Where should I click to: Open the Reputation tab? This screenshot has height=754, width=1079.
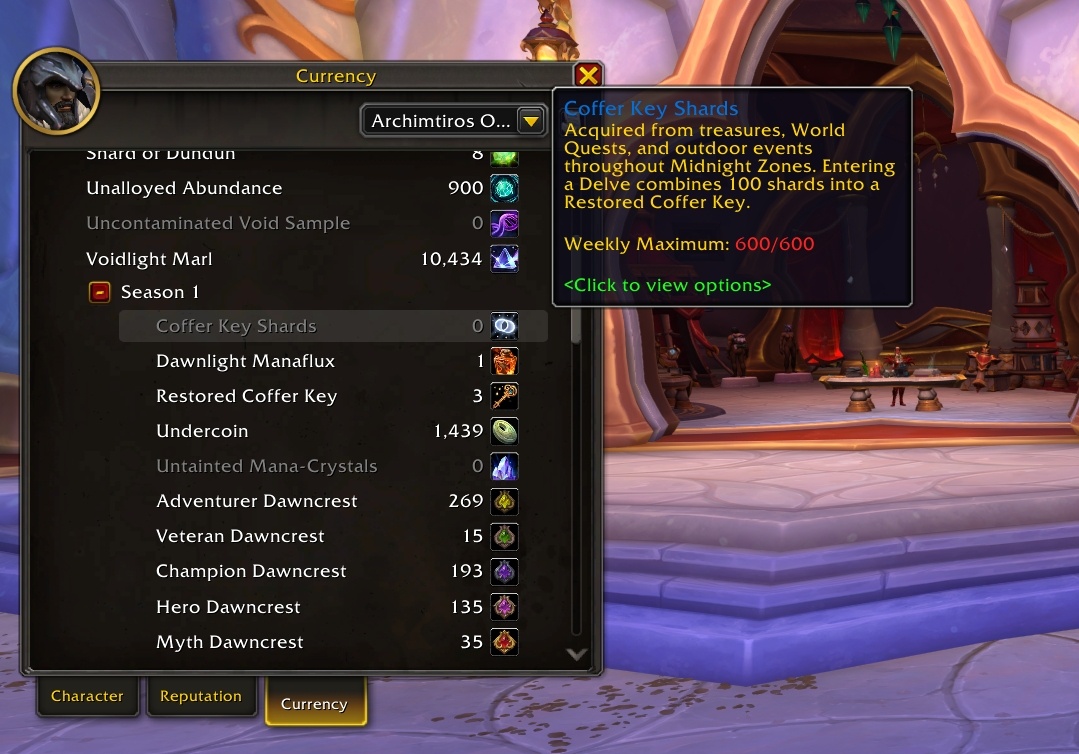(201, 696)
